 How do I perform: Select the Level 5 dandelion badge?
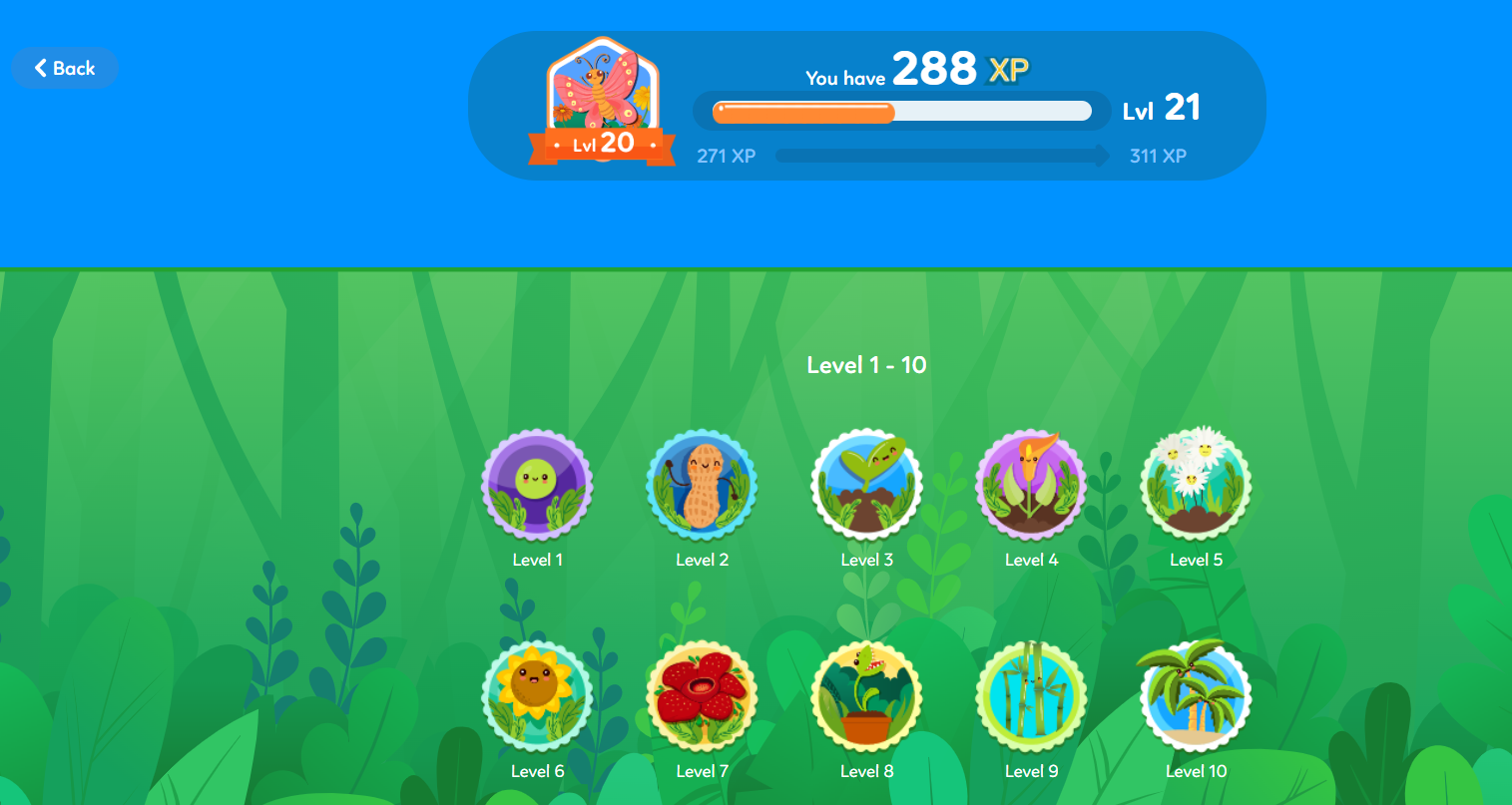[x=1196, y=486]
